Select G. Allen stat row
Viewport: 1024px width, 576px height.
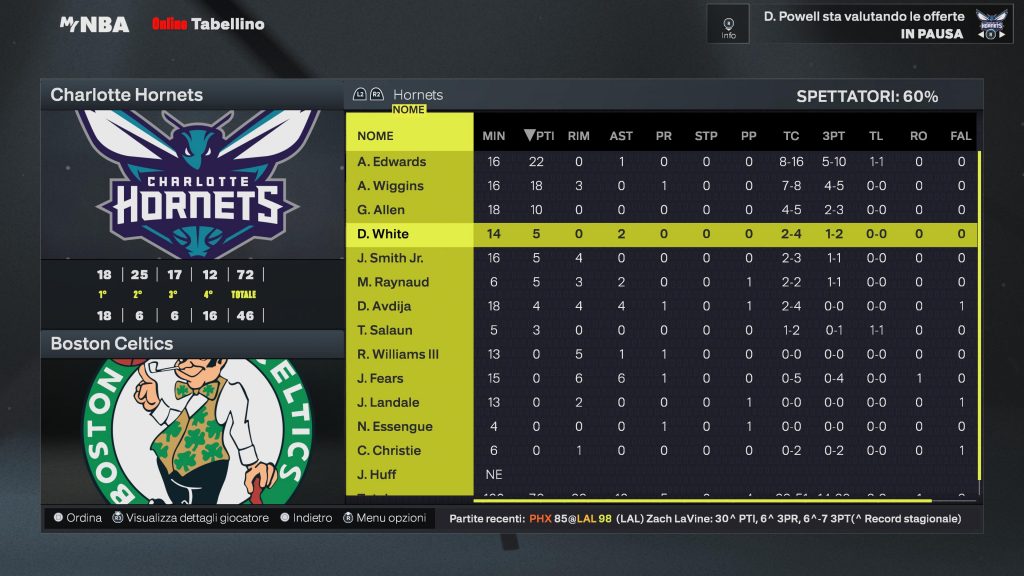coord(382,210)
